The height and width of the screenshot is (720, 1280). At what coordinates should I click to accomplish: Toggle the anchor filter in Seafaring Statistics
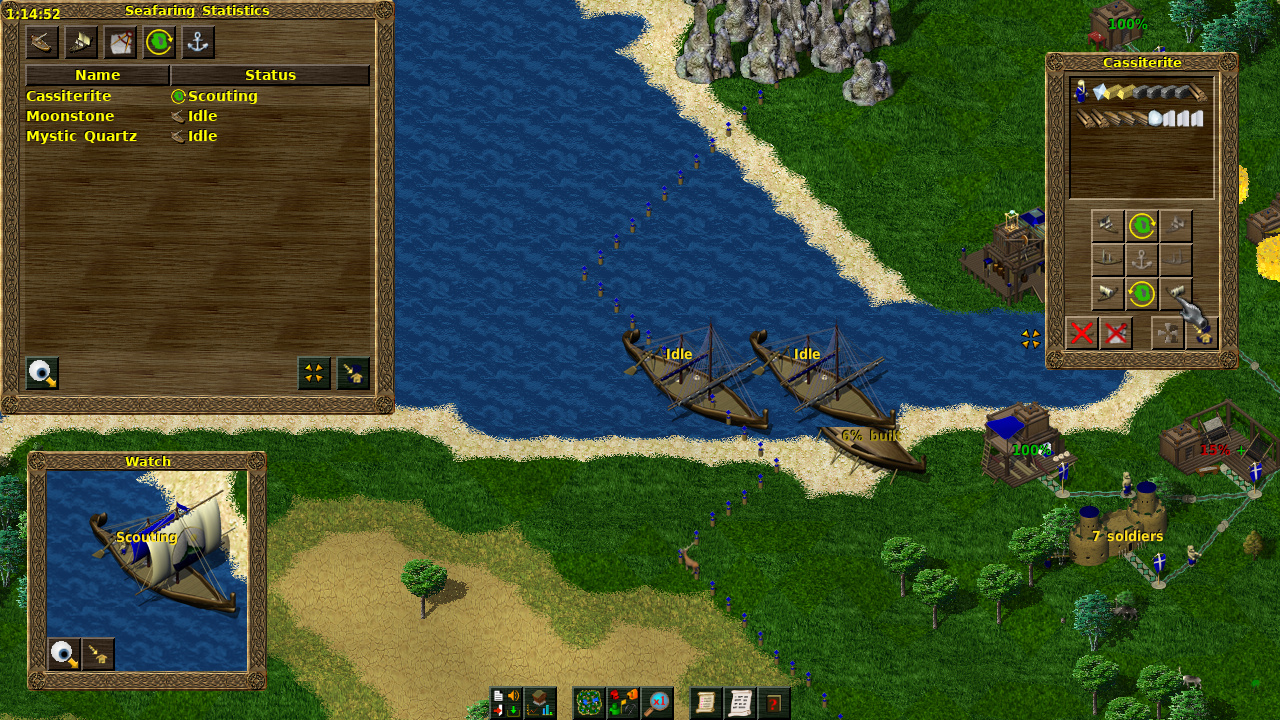pos(198,42)
